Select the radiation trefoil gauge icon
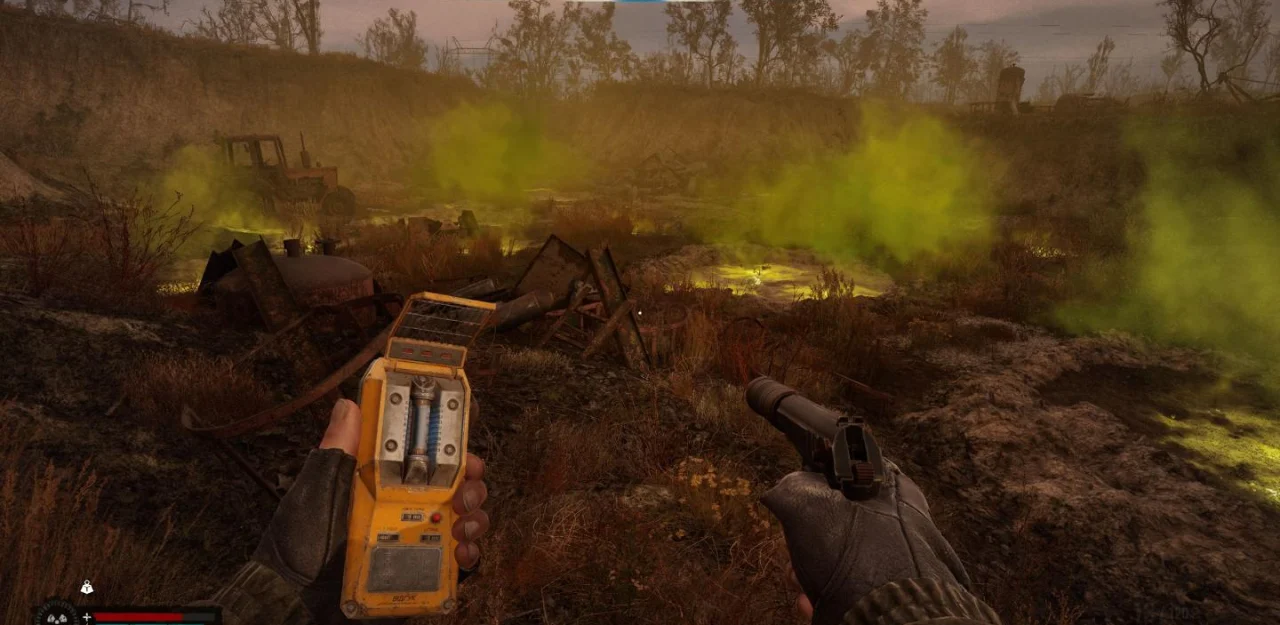 (x=56, y=615)
